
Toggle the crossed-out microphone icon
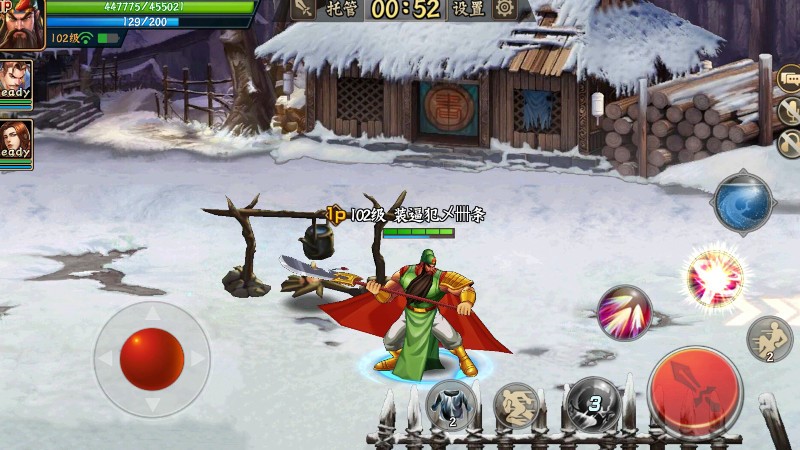(x=790, y=111)
